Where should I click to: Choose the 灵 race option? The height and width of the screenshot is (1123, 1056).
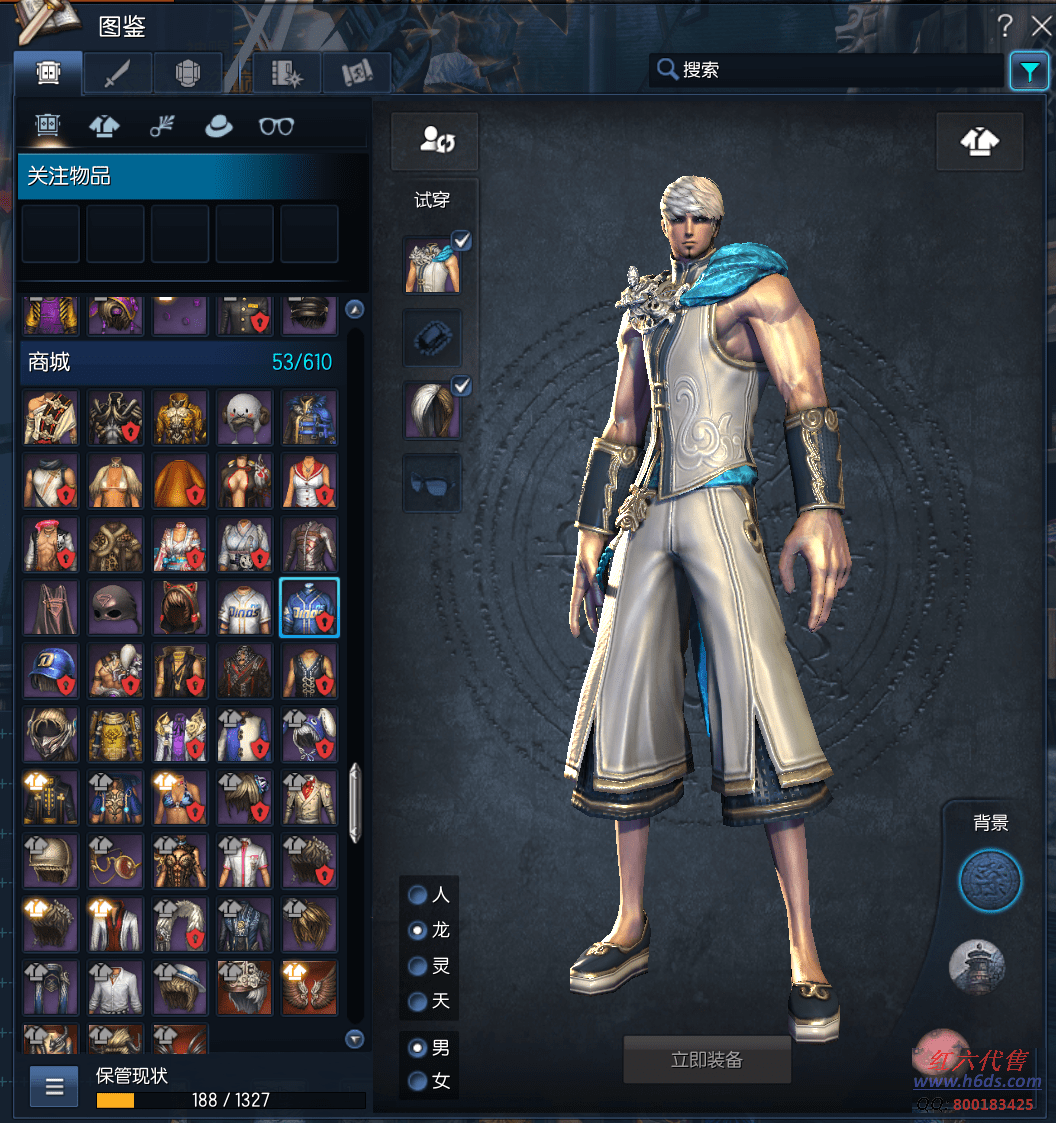pos(418,966)
